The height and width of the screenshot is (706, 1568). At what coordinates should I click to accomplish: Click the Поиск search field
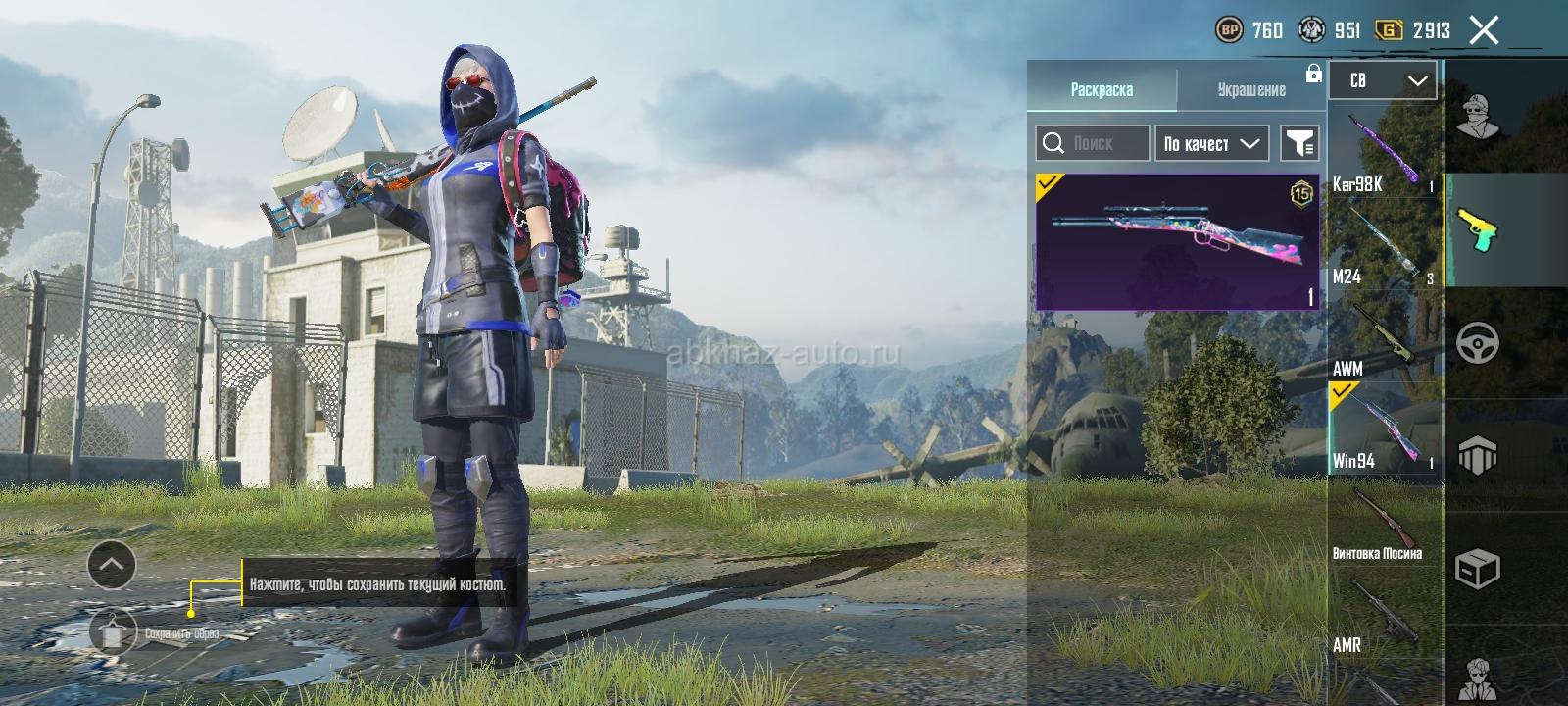pyautogui.click(x=1093, y=143)
